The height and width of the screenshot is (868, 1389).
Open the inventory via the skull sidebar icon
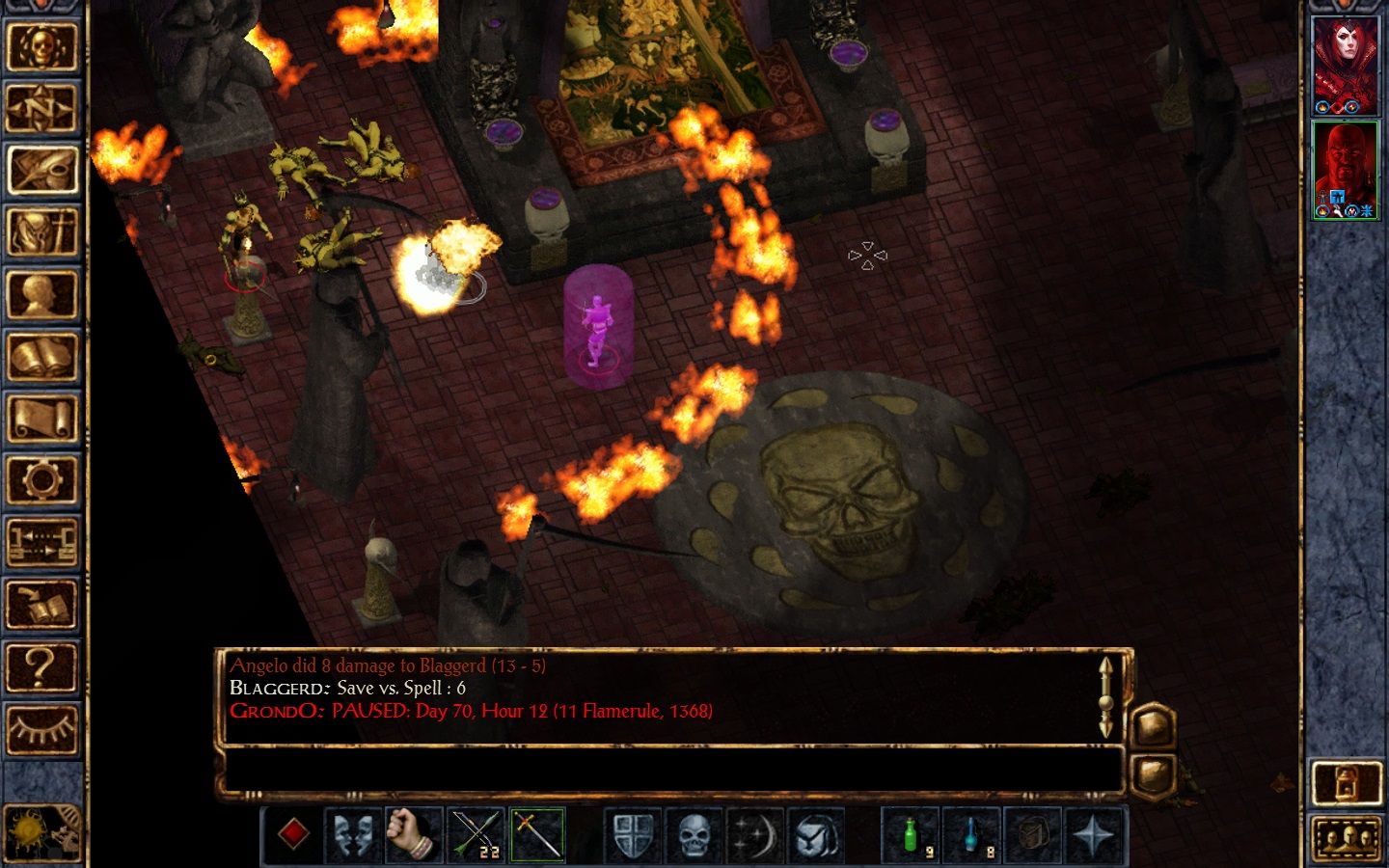43,48
